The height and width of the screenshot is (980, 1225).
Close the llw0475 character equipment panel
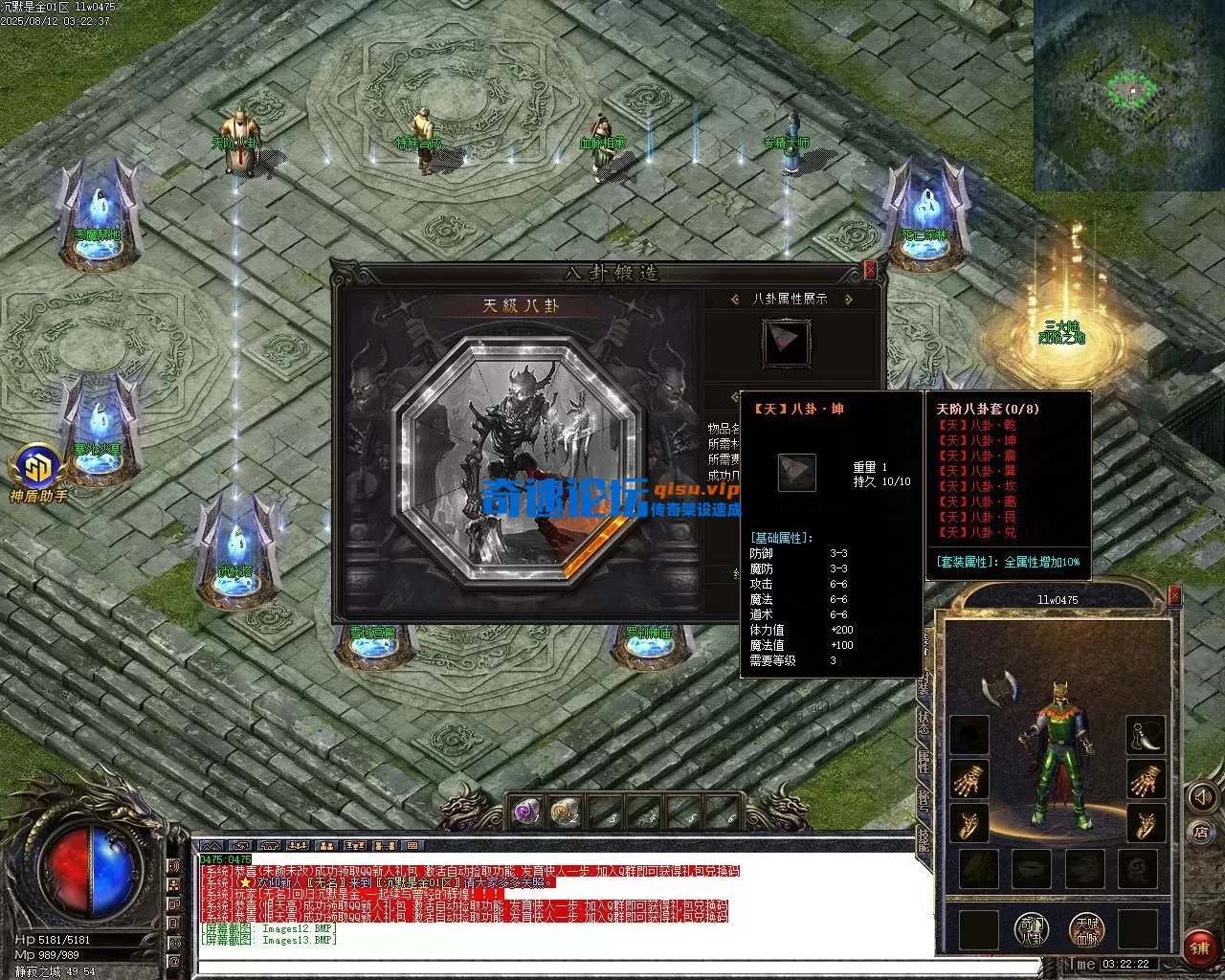[1174, 597]
